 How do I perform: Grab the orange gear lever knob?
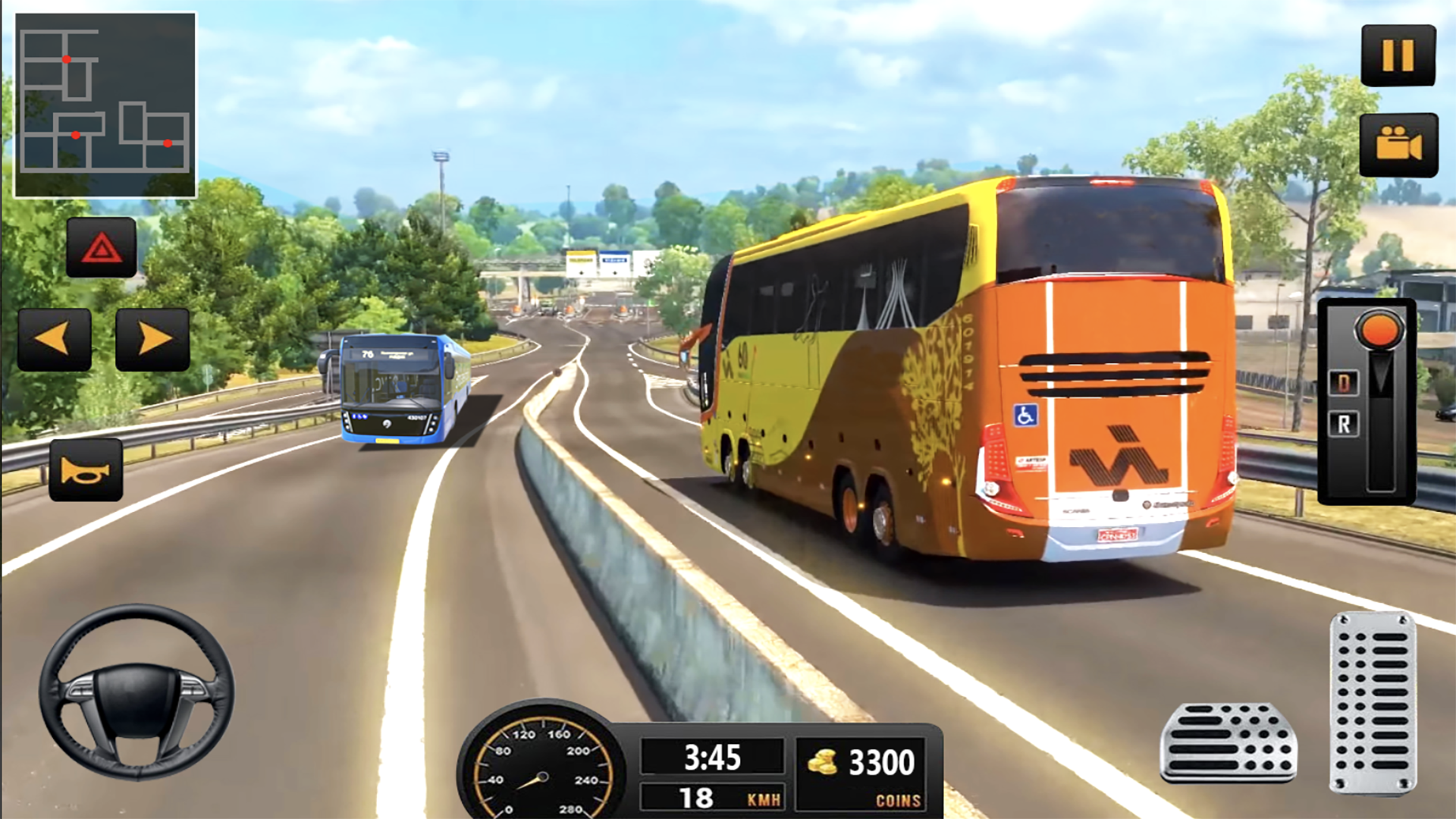point(1380,329)
